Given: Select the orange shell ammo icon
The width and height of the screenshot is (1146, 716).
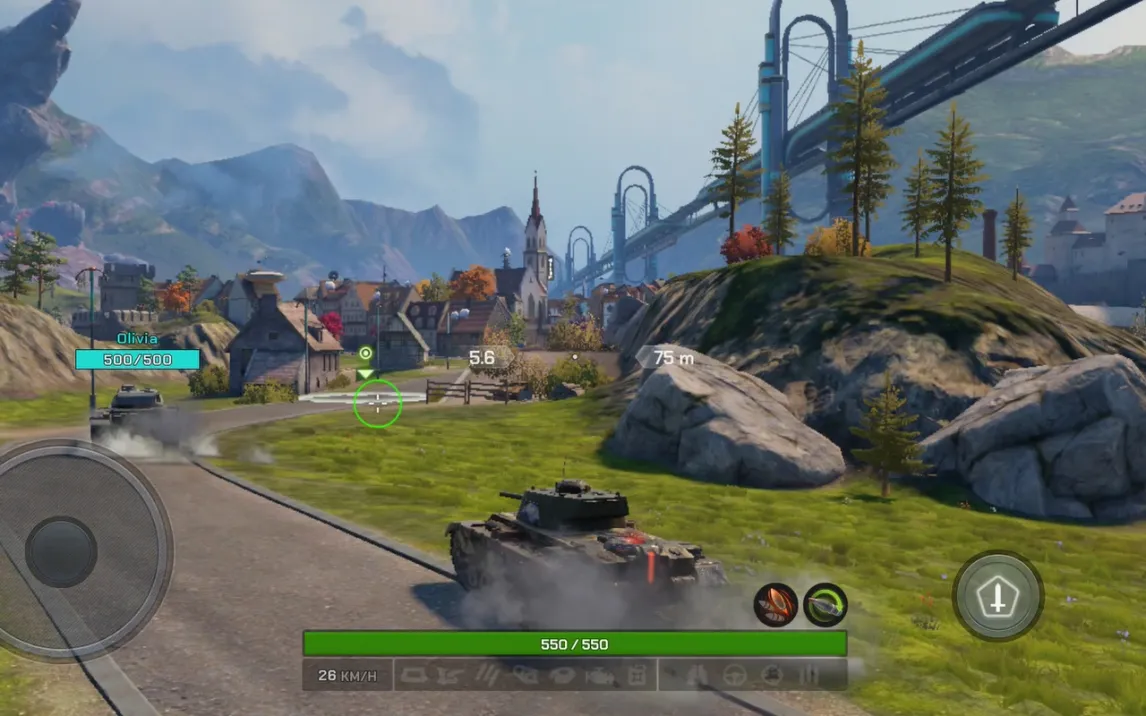Looking at the screenshot, I should (x=776, y=605).
